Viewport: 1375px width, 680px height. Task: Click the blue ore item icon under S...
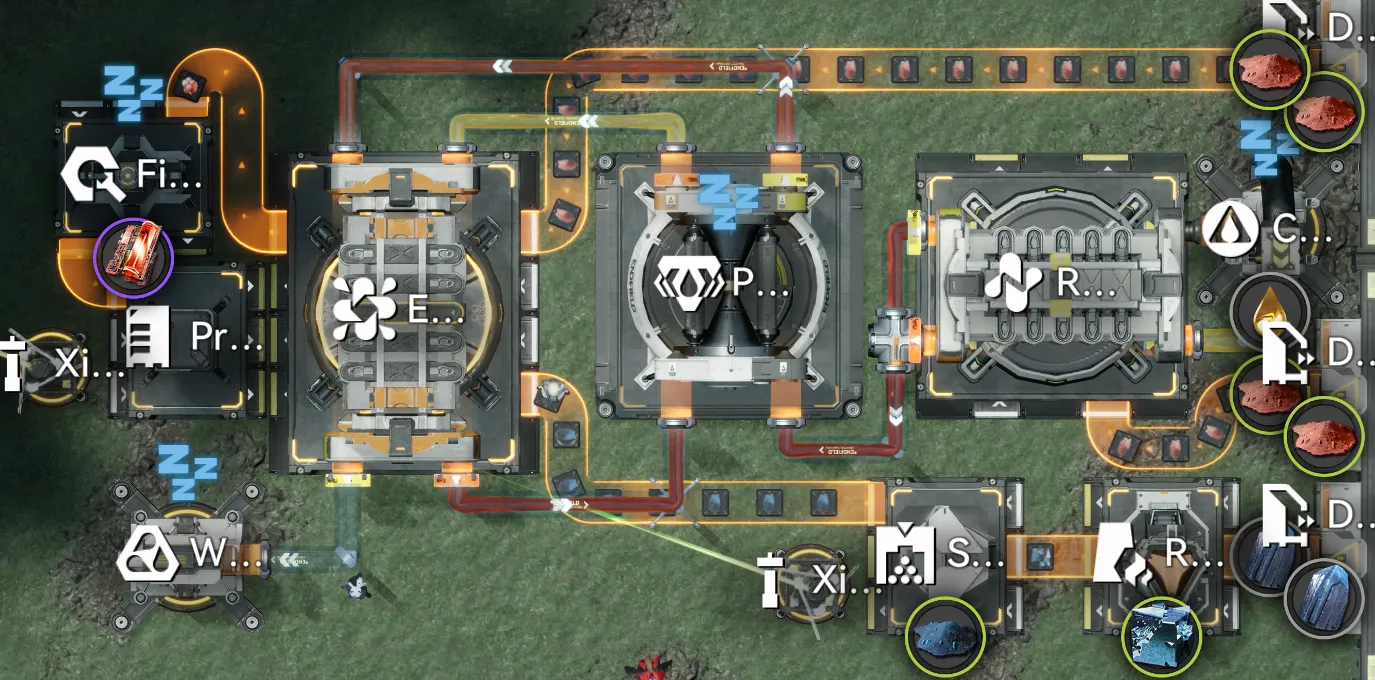point(945,634)
